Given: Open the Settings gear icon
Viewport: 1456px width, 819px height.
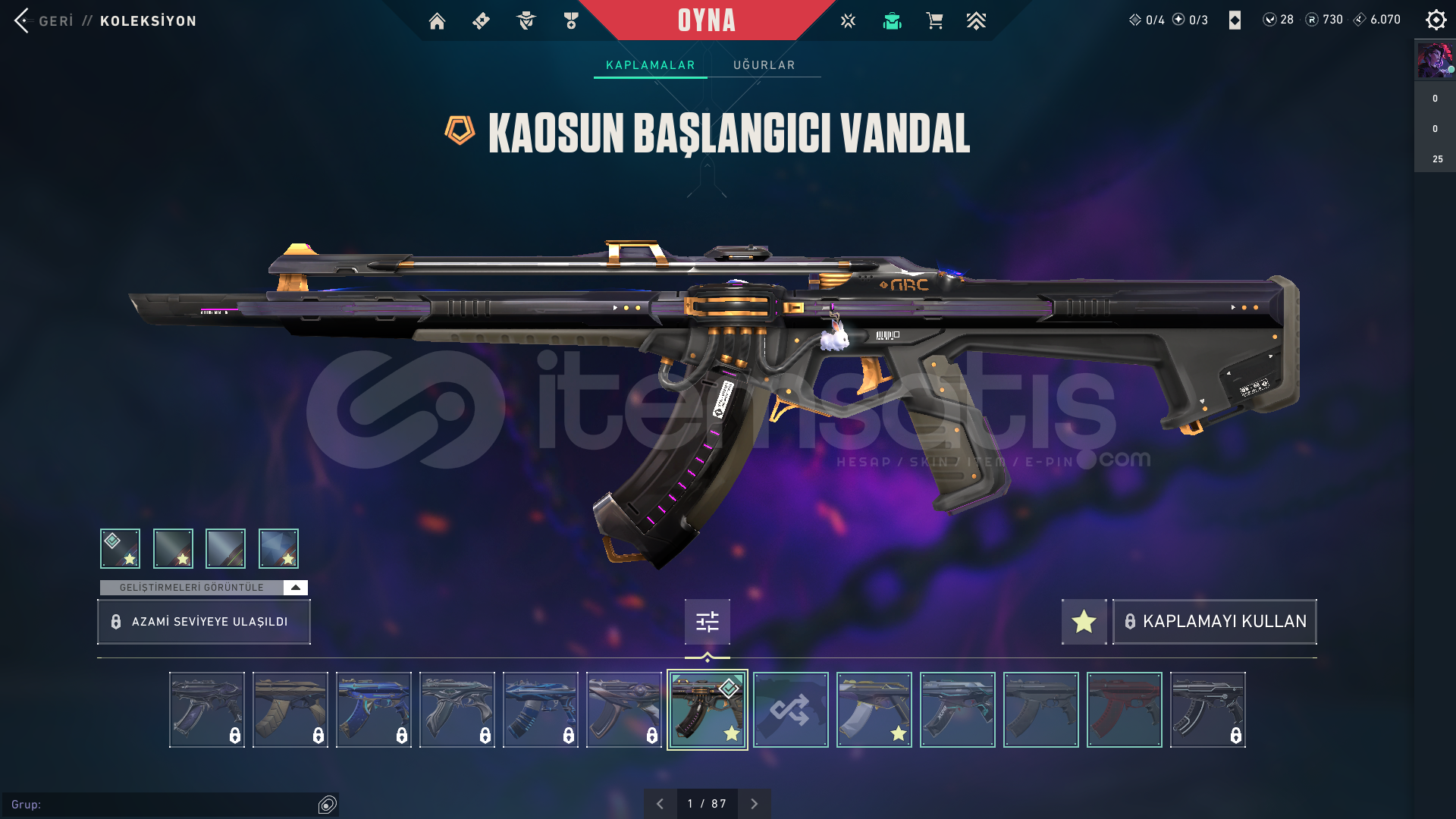Looking at the screenshot, I should click(1436, 20).
